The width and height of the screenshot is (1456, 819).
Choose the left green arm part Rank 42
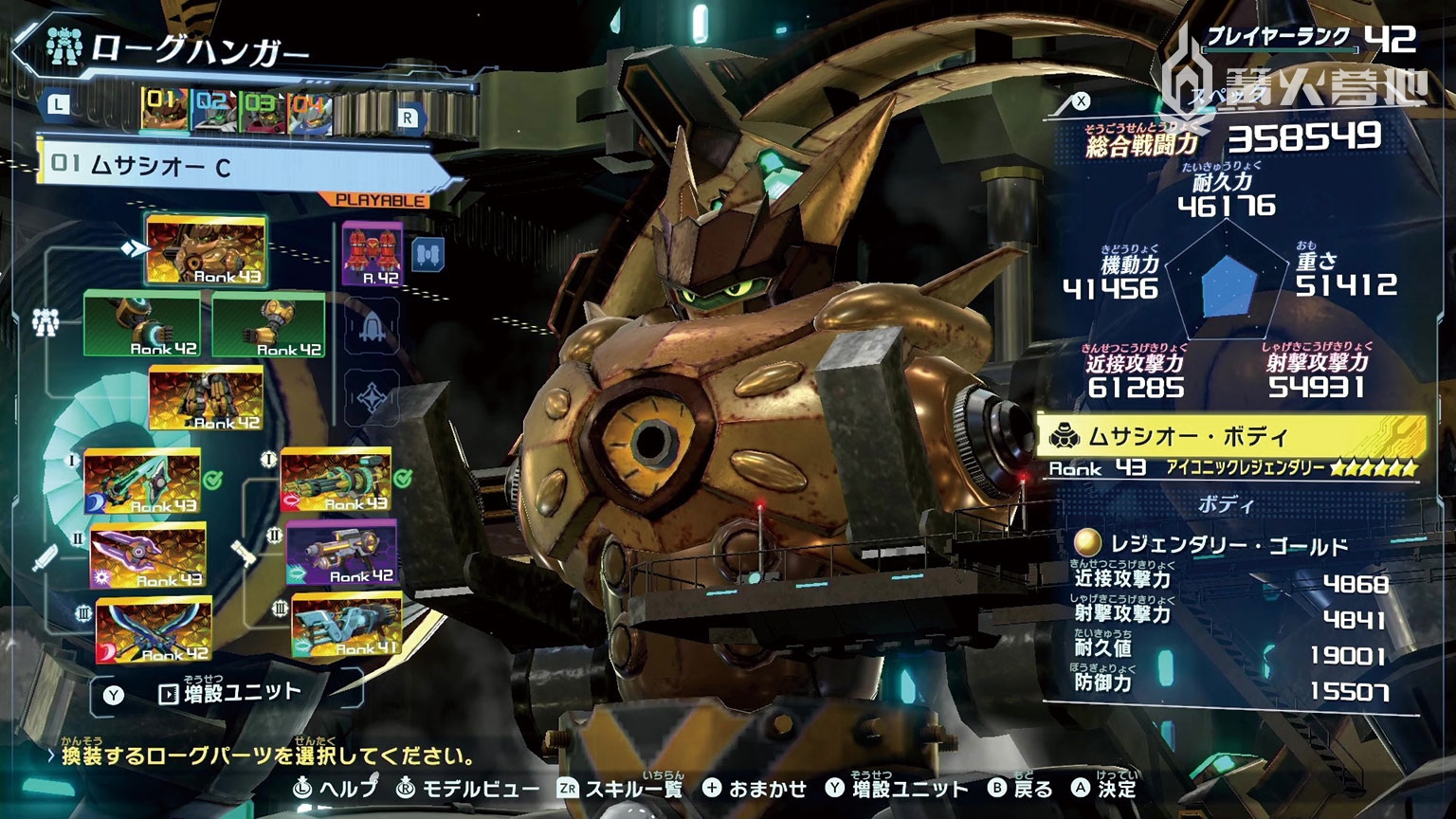click(142, 325)
